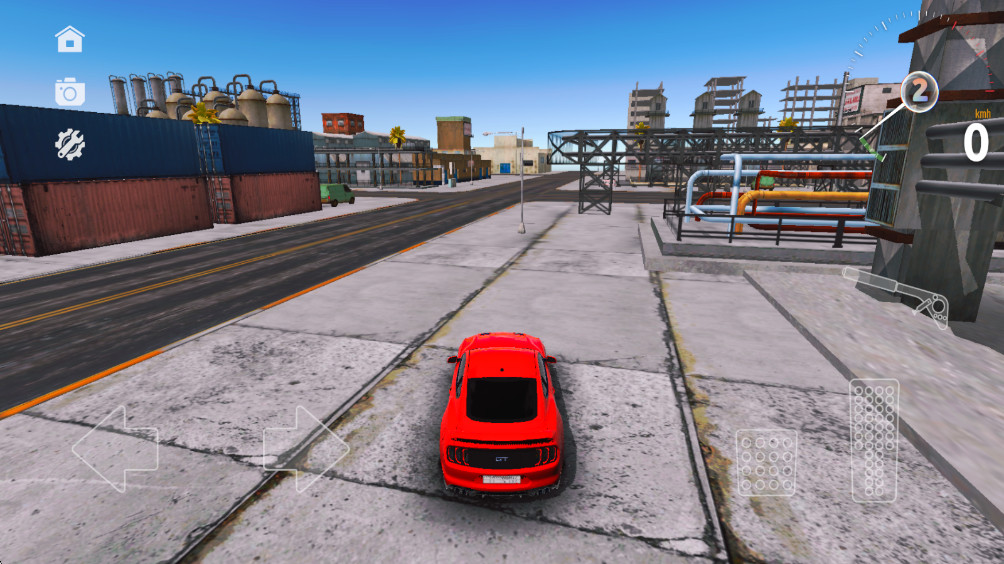Engage the handbrake lever icon

click(898, 295)
